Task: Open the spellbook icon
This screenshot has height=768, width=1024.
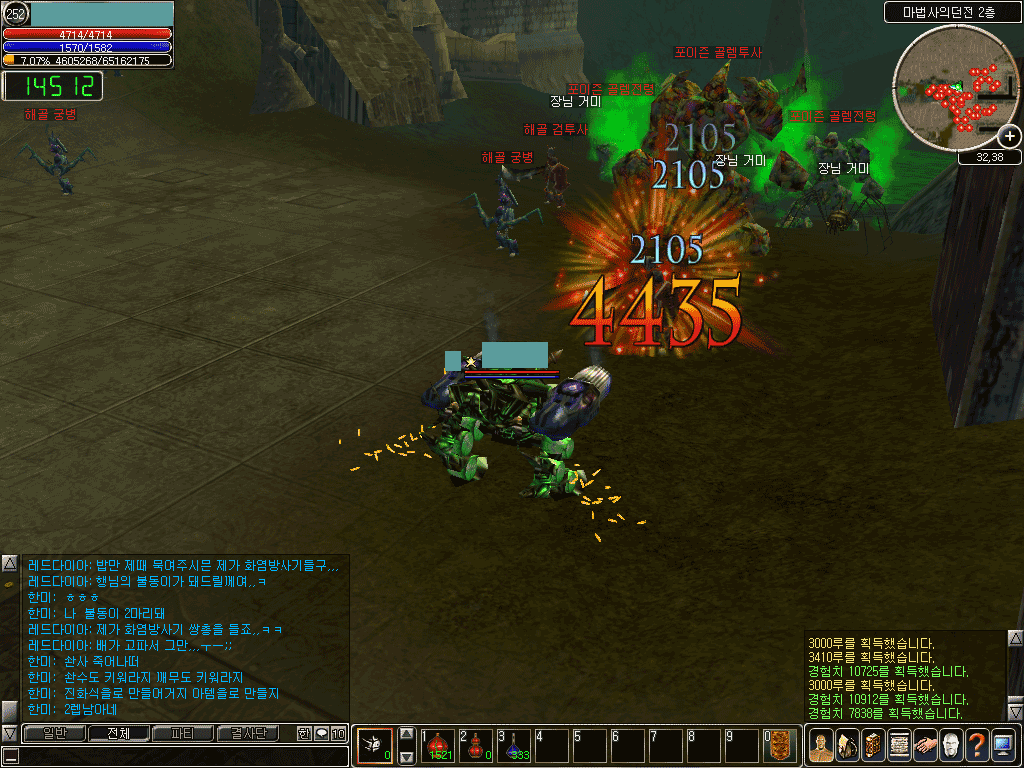Action: pos(872,745)
